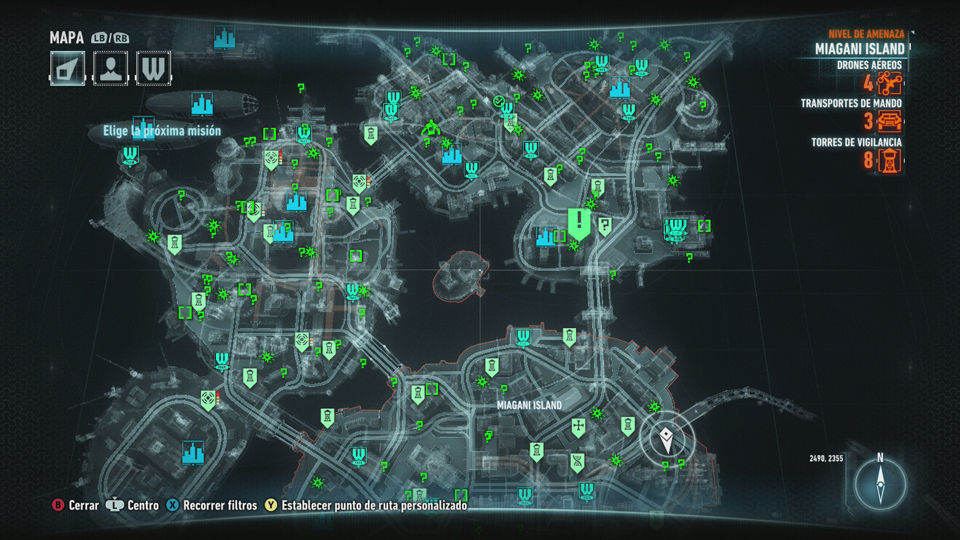Switch to the character silhouette tab
The width and height of the screenshot is (960, 540).
pos(109,67)
